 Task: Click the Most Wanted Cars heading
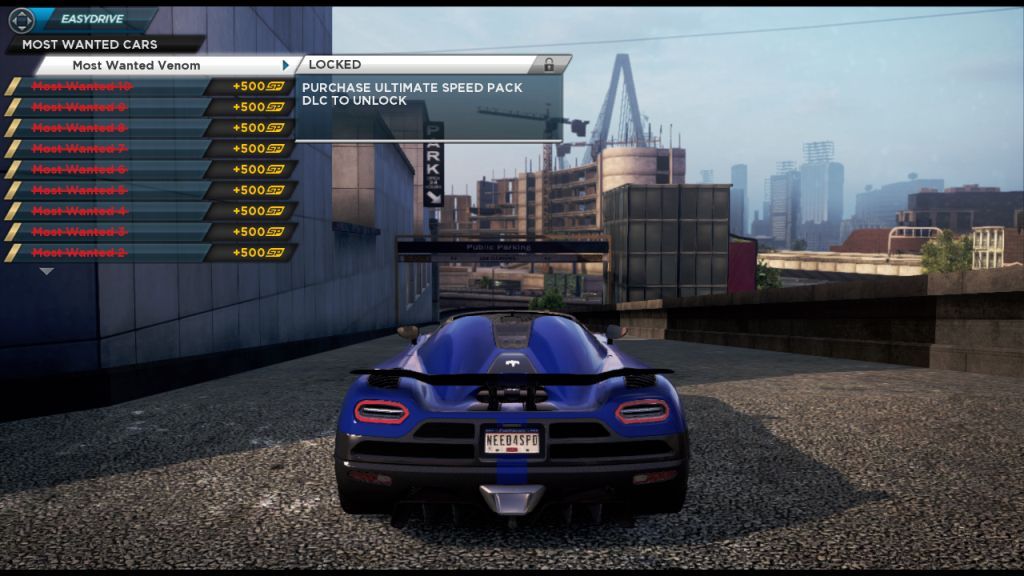89,44
